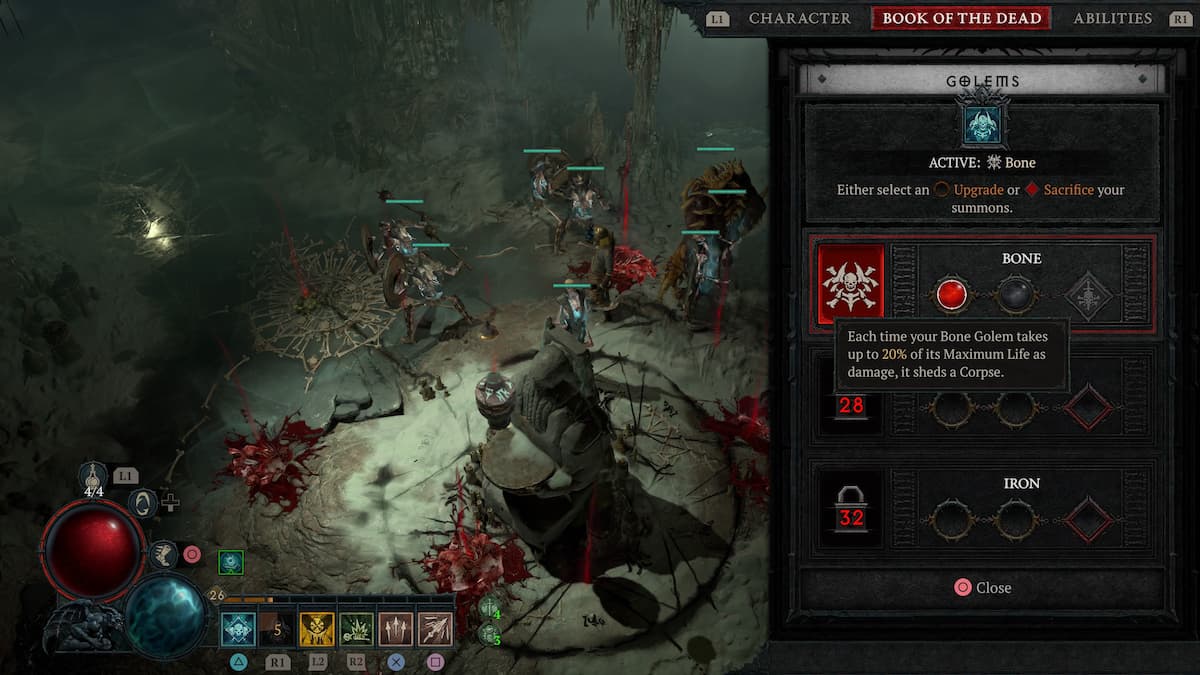Activate the blue golem skull skill

pyautogui.click(x=239, y=630)
